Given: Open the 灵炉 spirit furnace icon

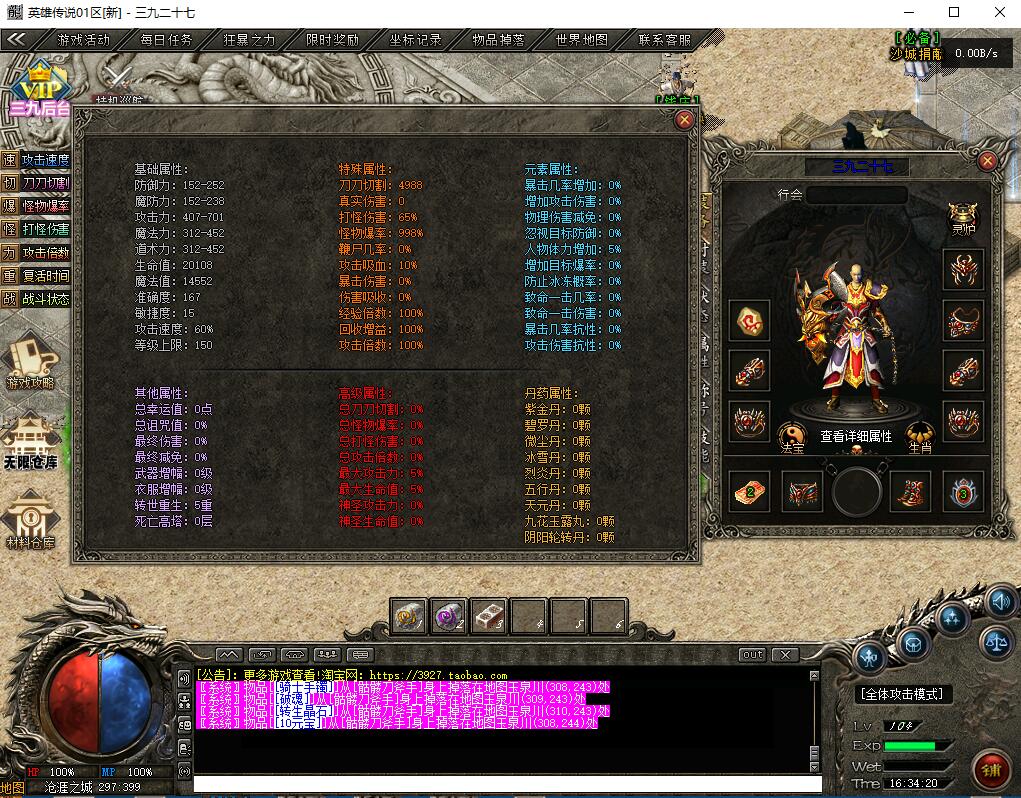Looking at the screenshot, I should (x=964, y=219).
